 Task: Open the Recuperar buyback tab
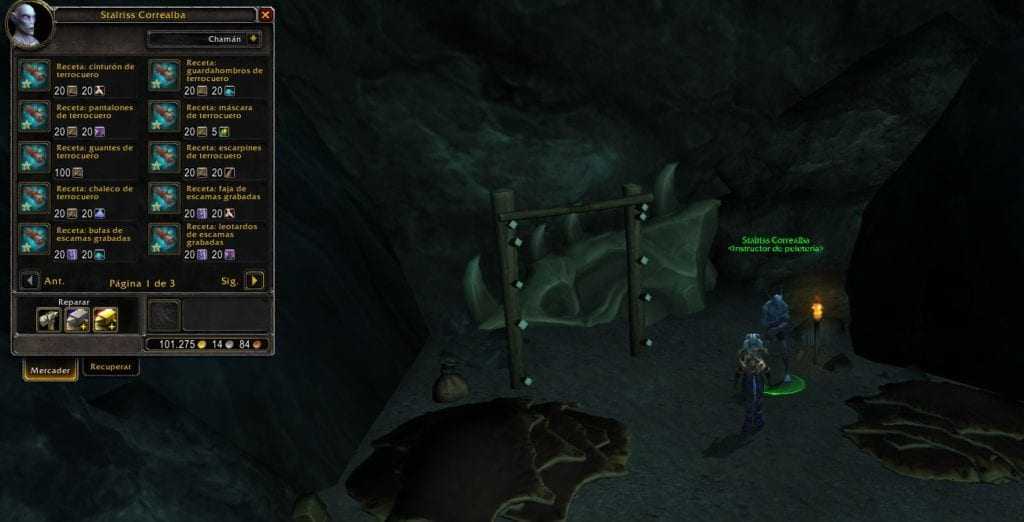(x=110, y=367)
